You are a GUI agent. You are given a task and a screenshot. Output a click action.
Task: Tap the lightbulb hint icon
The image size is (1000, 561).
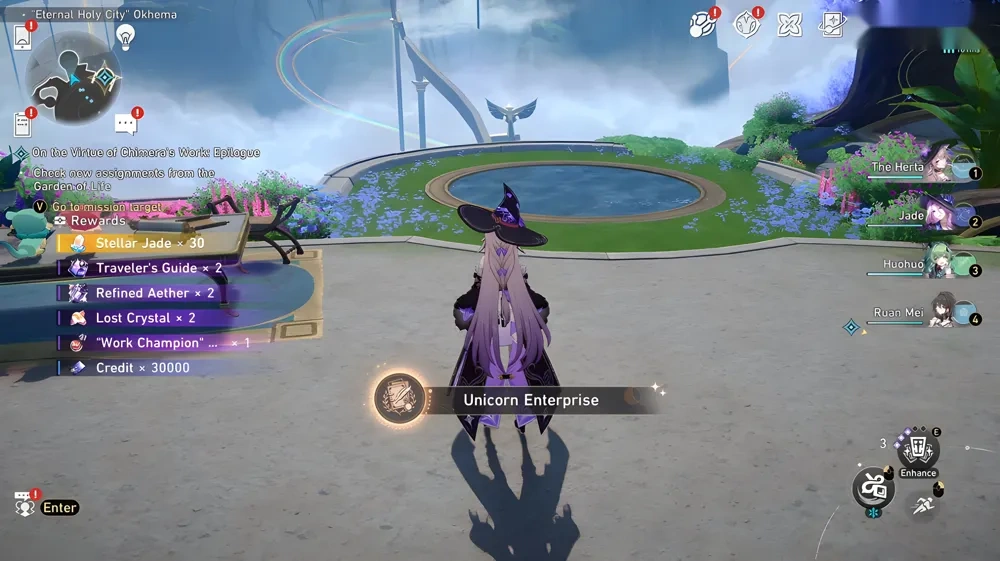click(125, 37)
